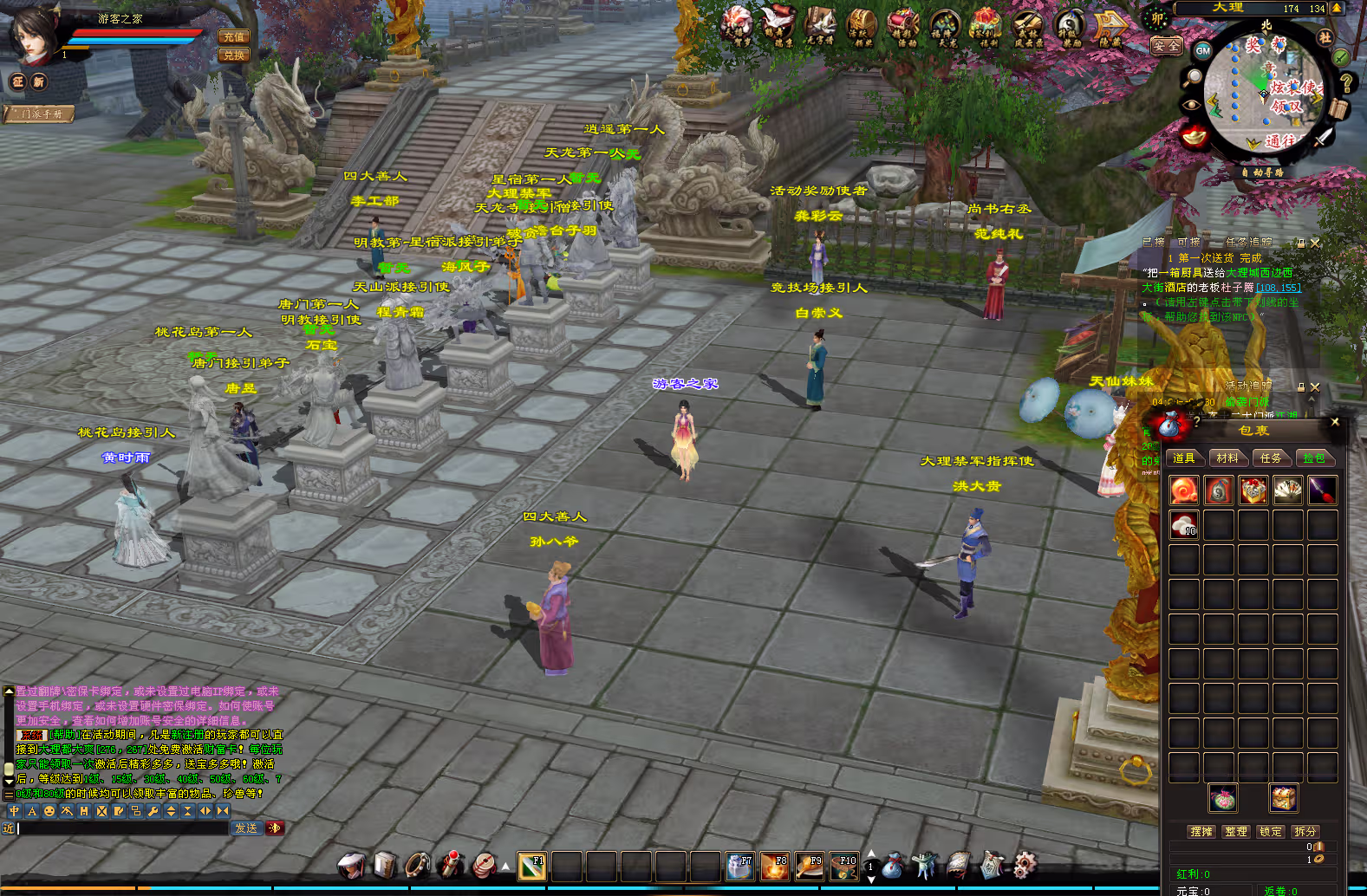The height and width of the screenshot is (896, 1367).
Task: Click the 隐藏 hide arrow icon
Action: coord(1110,29)
